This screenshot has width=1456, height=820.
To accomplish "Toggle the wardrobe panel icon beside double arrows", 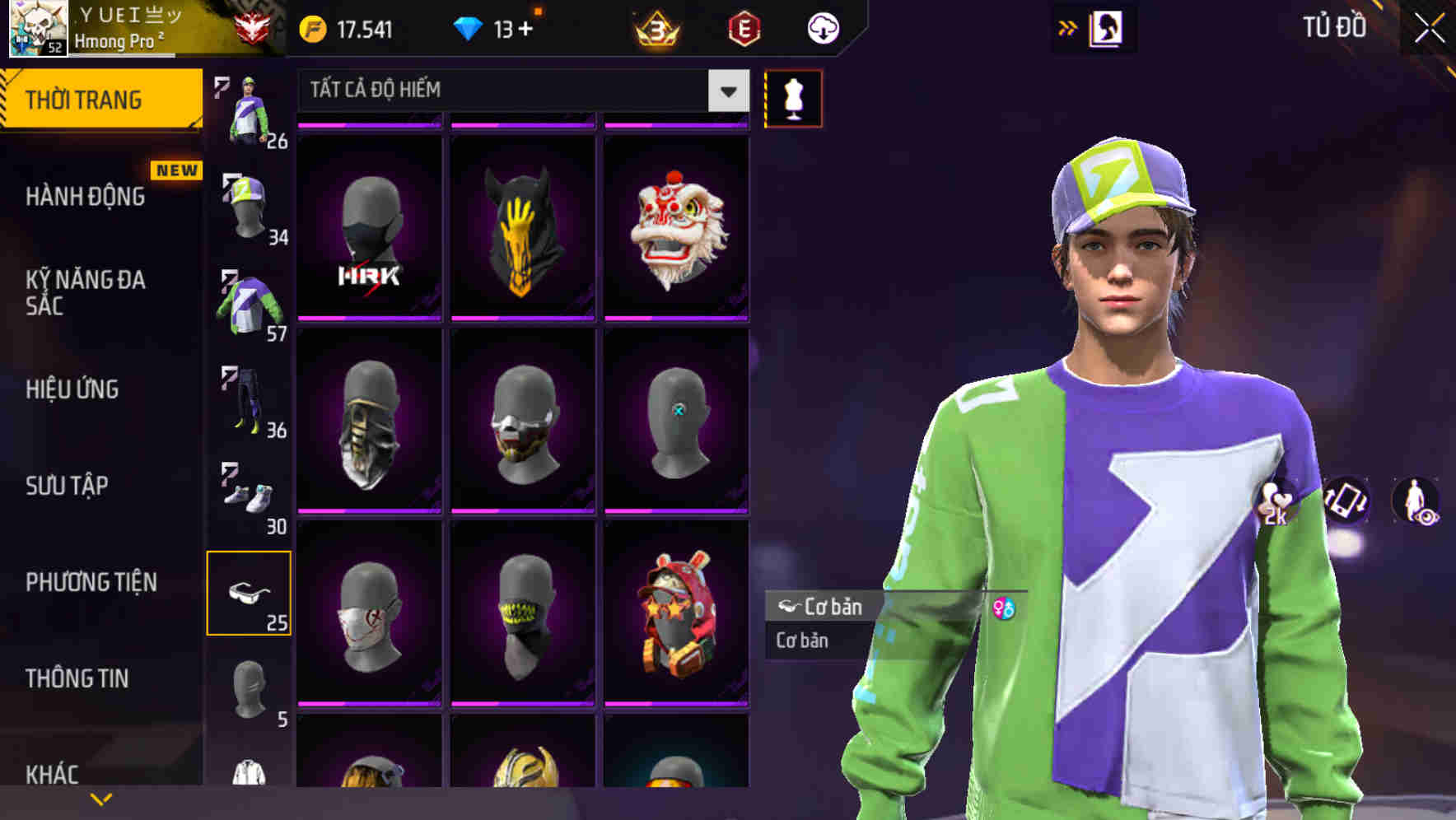I will [x=1106, y=27].
